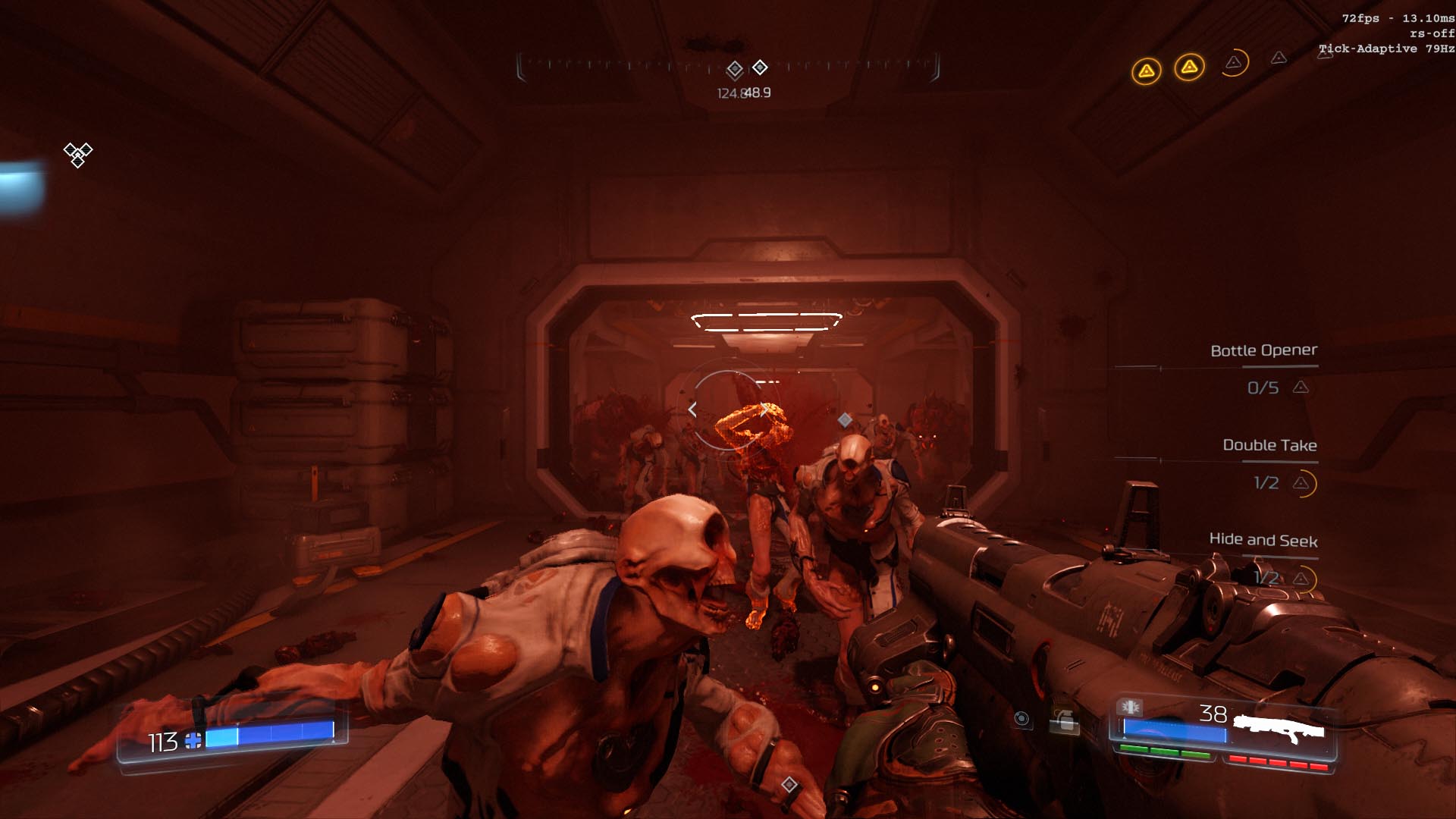The height and width of the screenshot is (819, 1456).
Task: Click the circular equipment icon beside the grenade
Action: point(1021,718)
